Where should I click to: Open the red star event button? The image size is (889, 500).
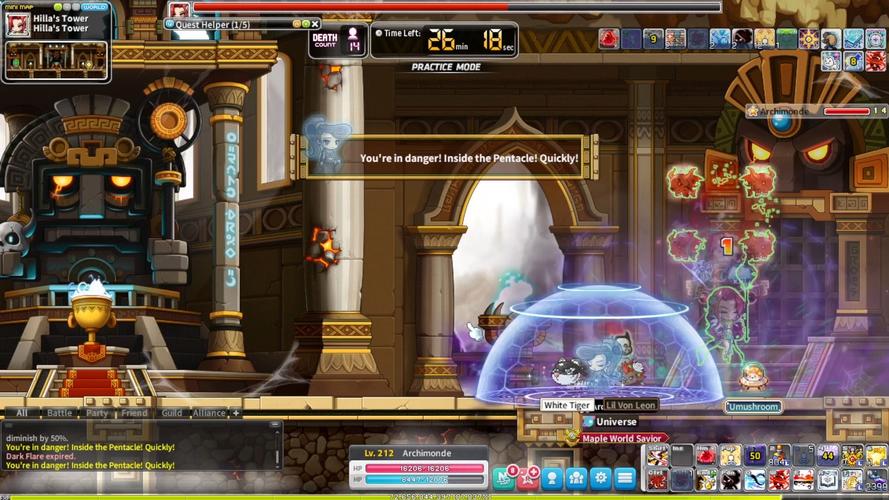530,477
